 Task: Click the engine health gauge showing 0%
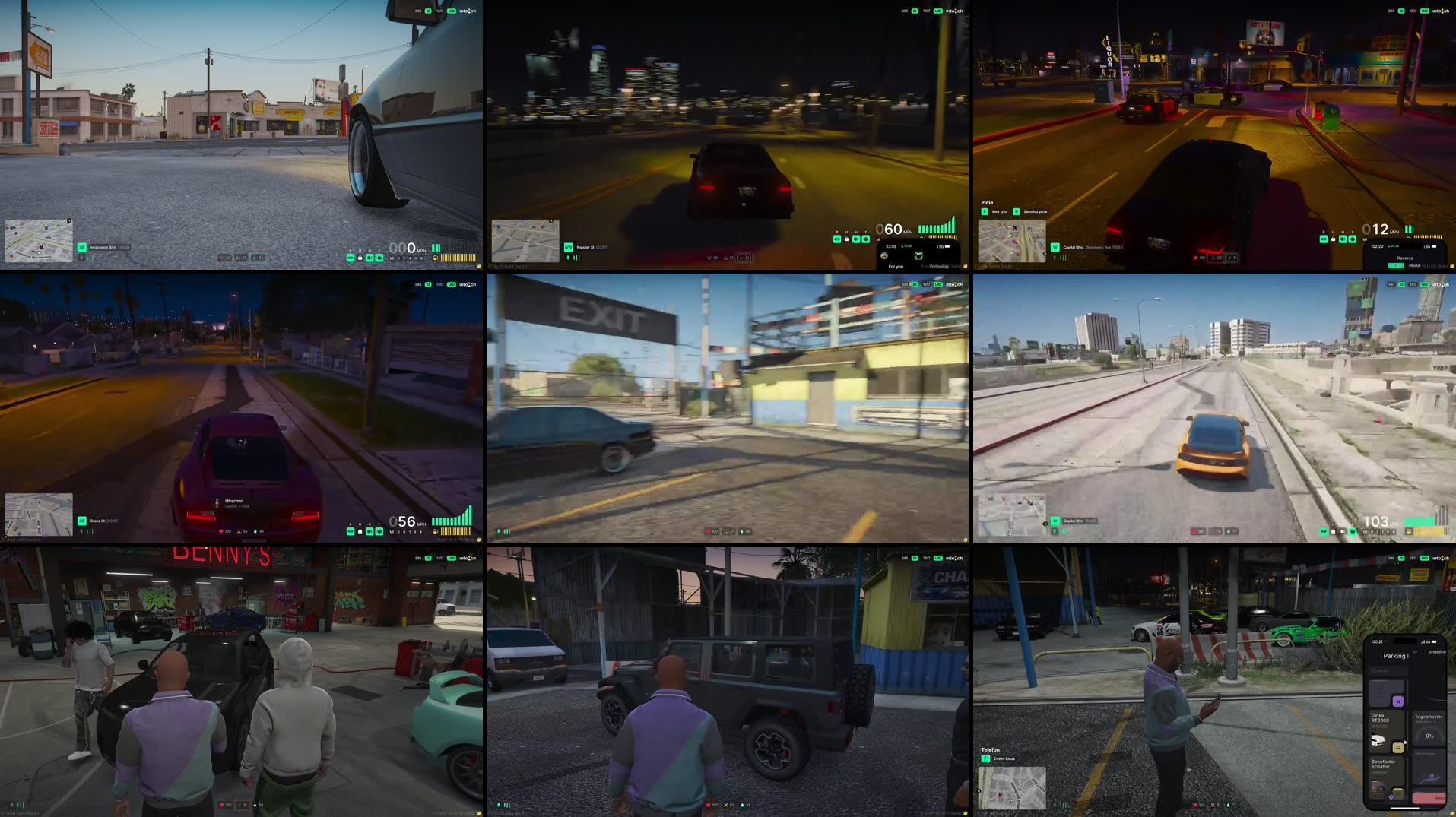click(1429, 736)
